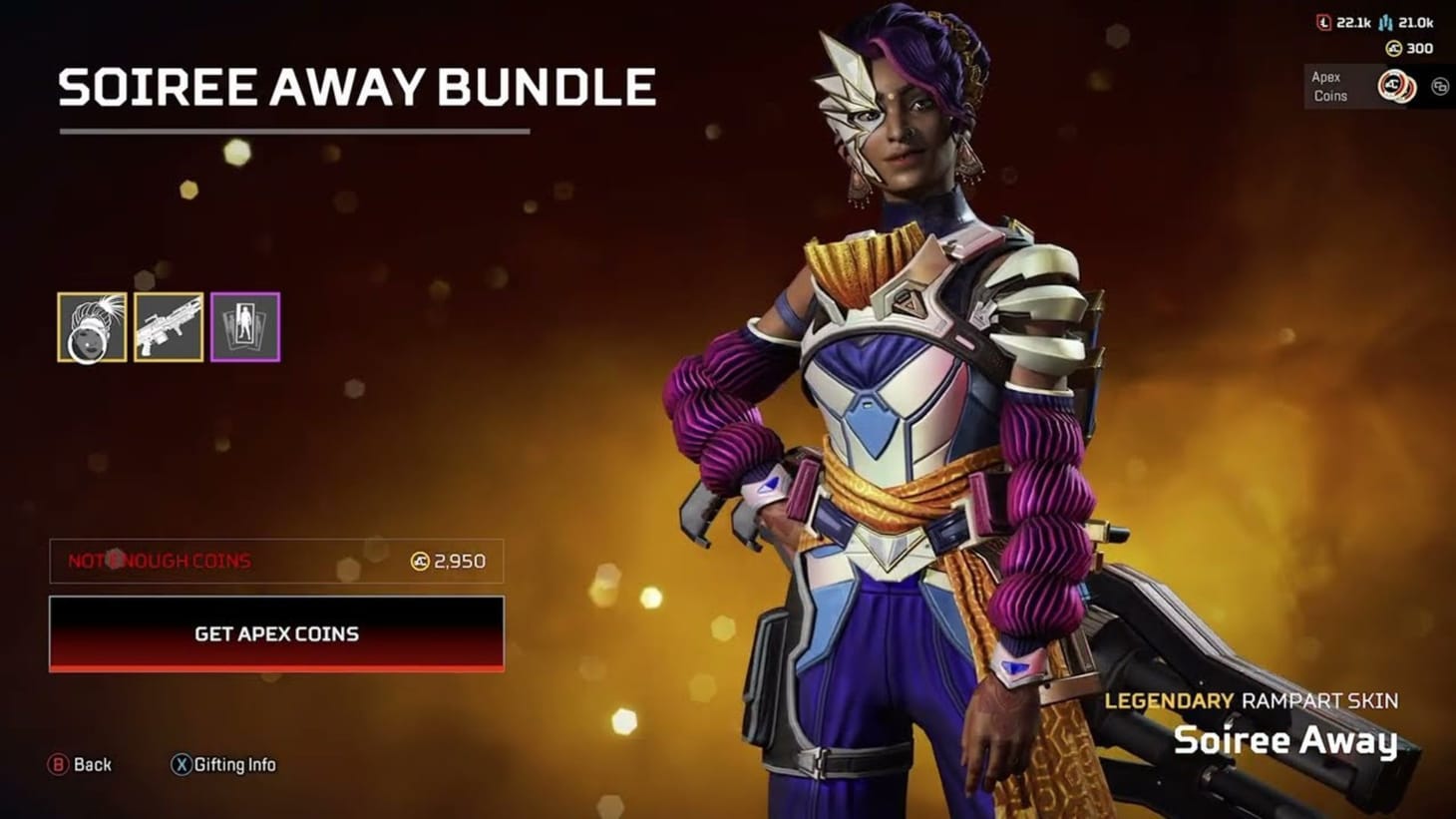Open Gifting Info
The width and height of the screenshot is (1456, 819).
pyautogui.click(x=234, y=764)
